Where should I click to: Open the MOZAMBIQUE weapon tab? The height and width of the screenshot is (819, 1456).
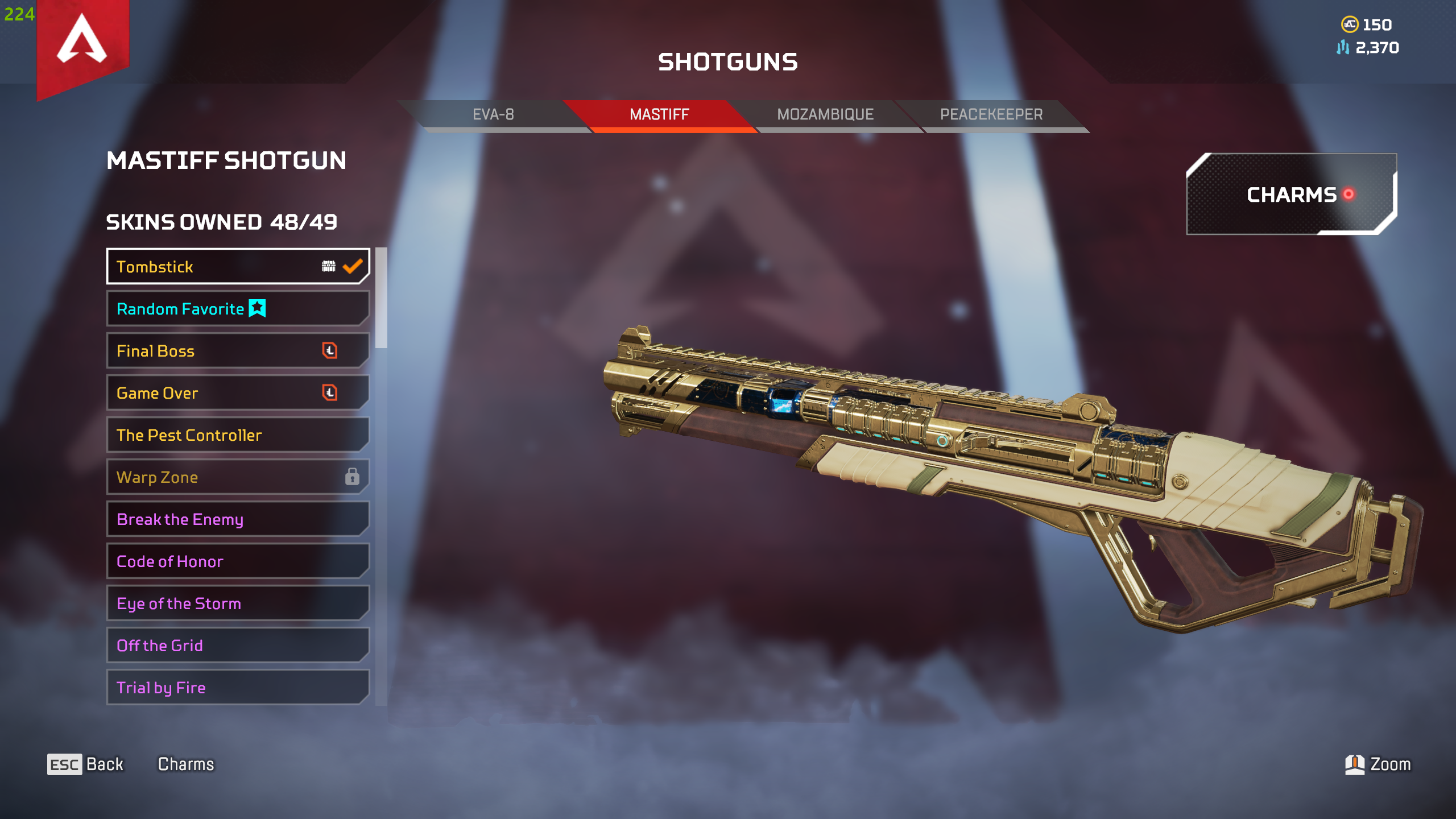tap(824, 114)
